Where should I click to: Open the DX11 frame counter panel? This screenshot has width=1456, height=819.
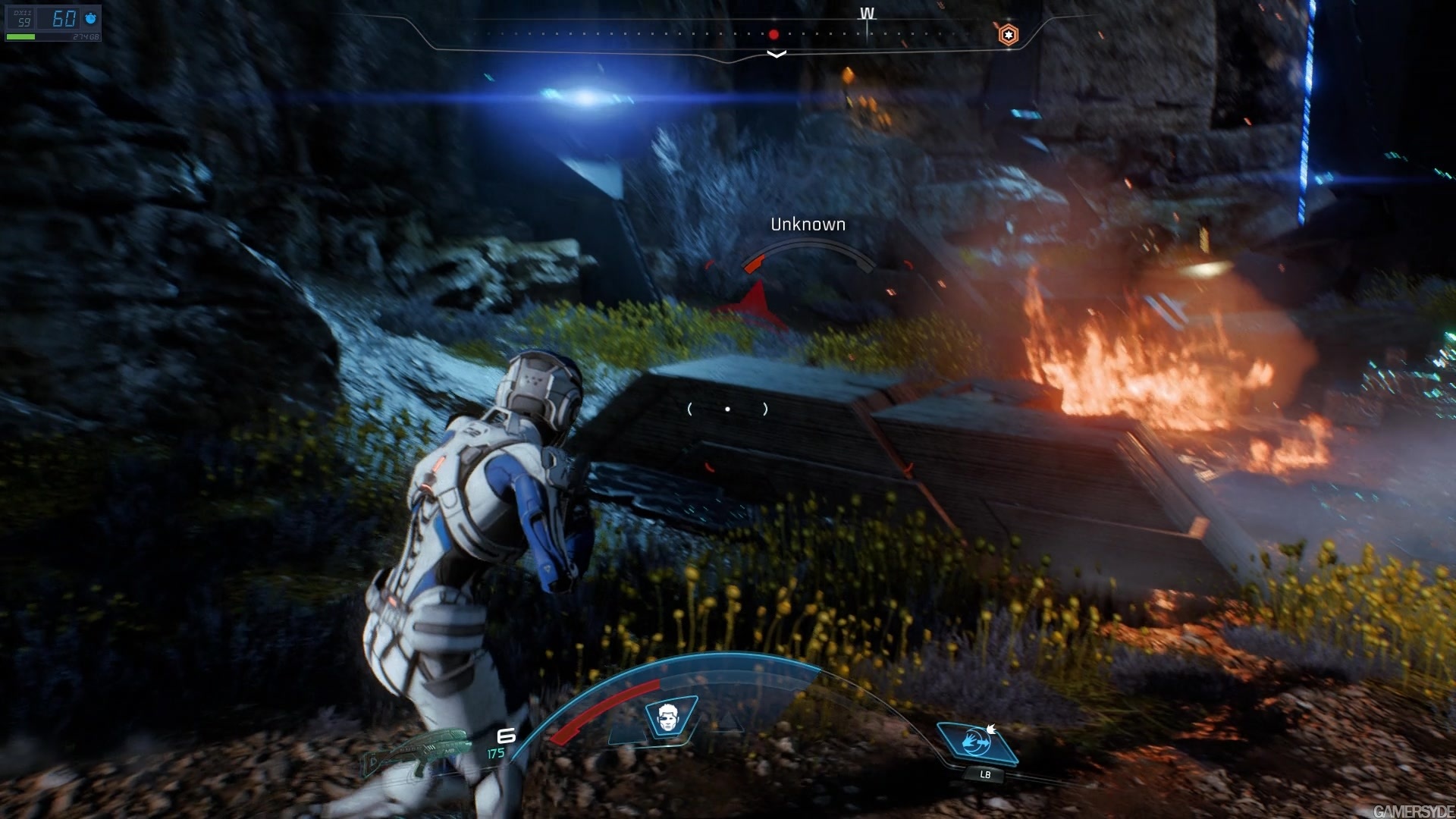(21, 17)
